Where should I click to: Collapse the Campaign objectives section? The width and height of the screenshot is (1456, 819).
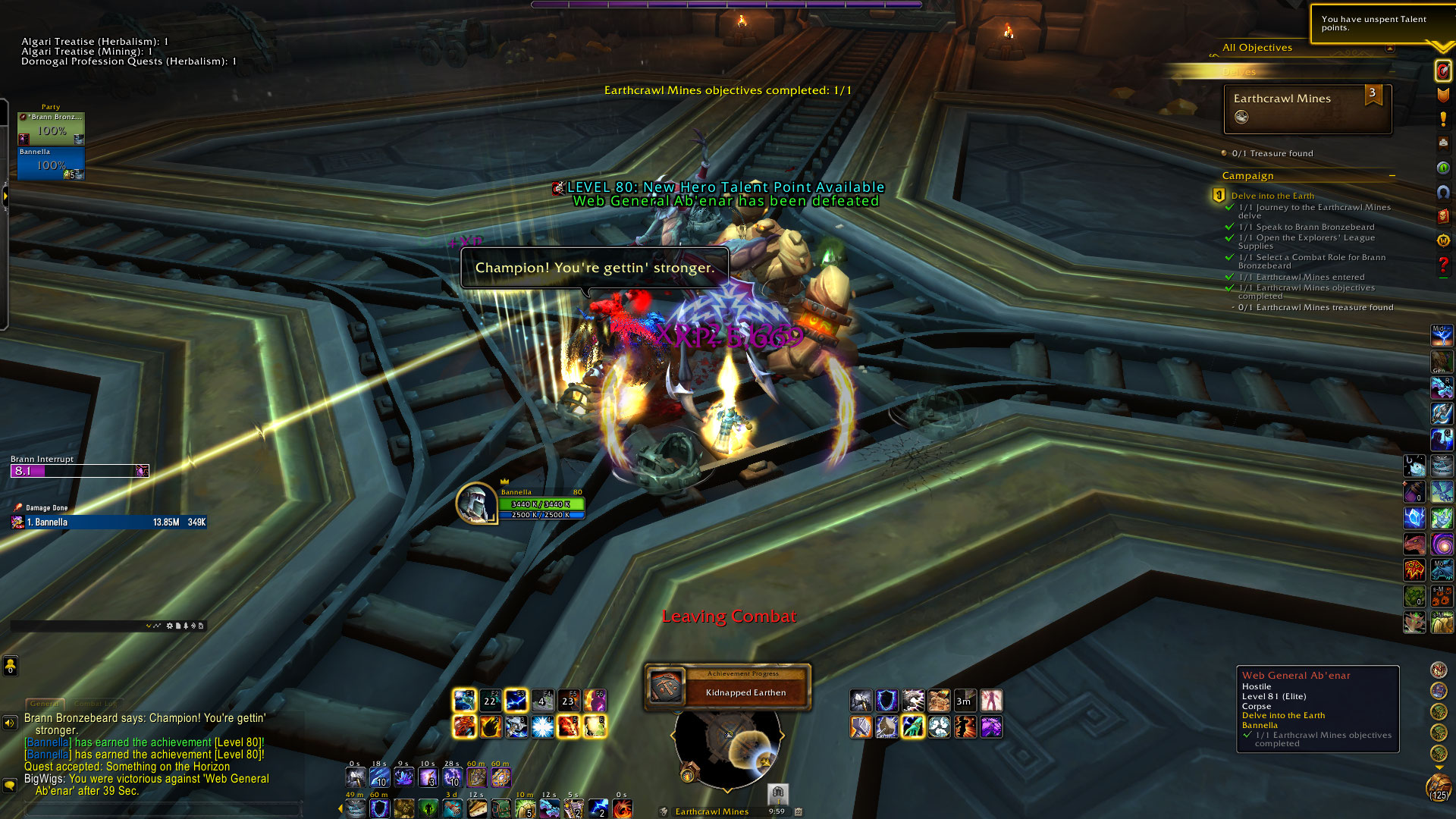pos(1392,176)
